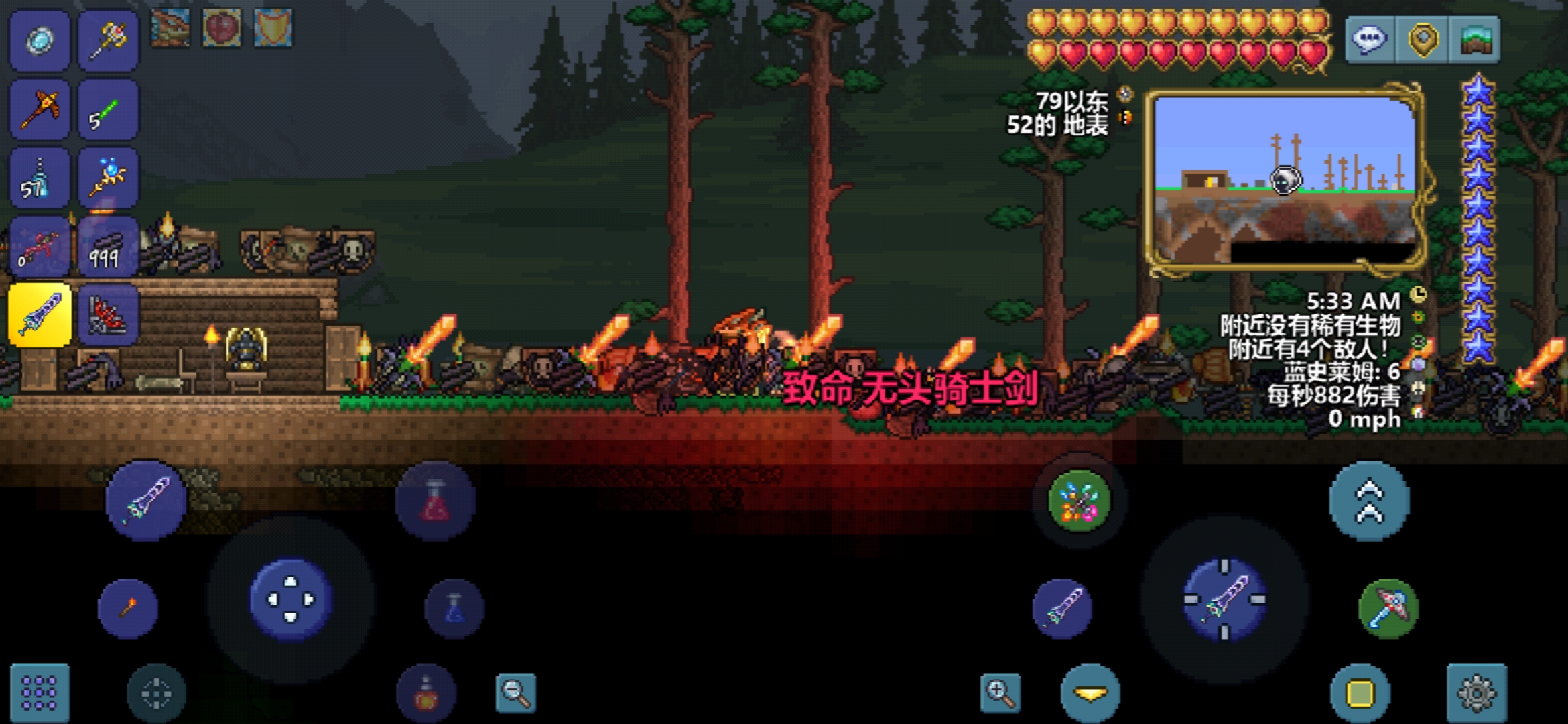Open the inventory grid button
This screenshot has width=1568, height=724.
[39, 692]
